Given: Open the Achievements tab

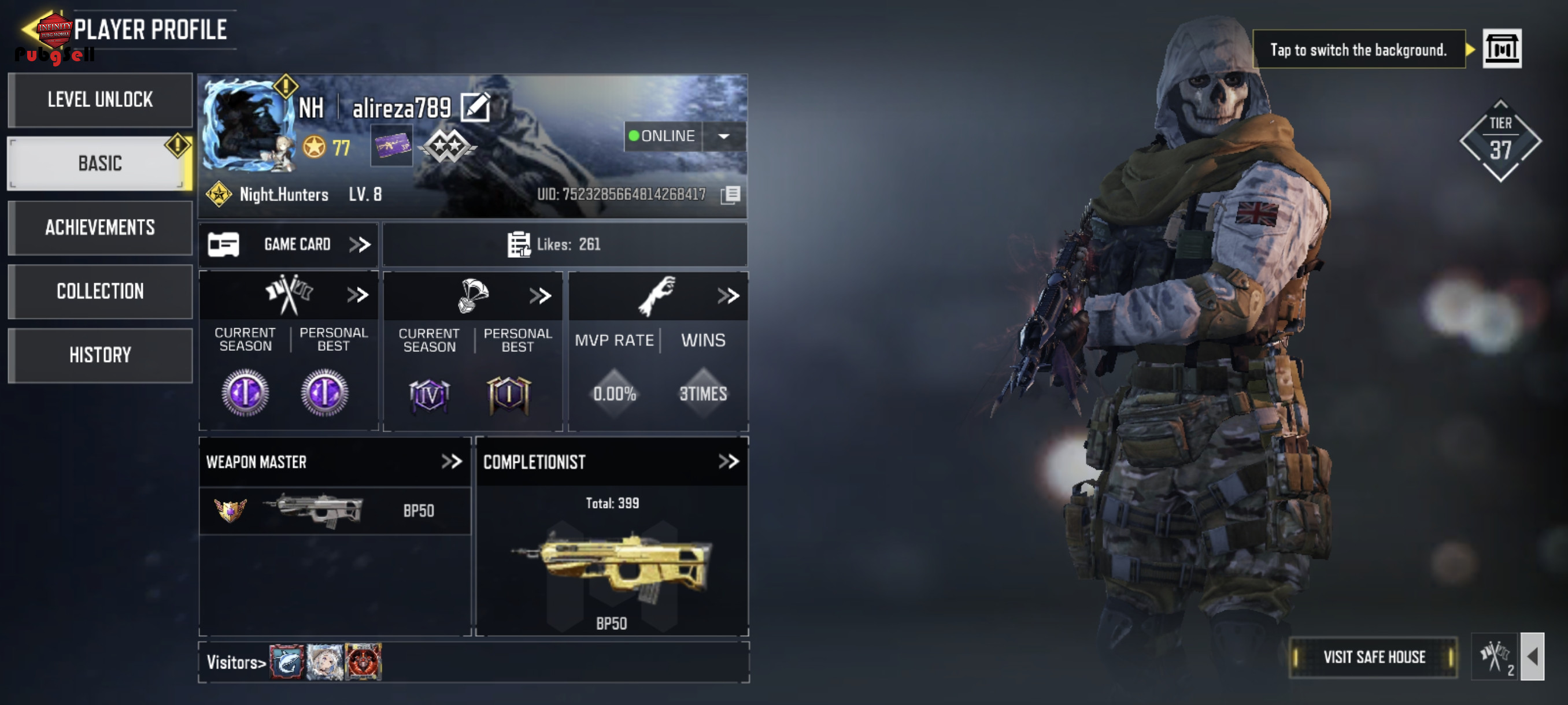Looking at the screenshot, I should 100,228.
